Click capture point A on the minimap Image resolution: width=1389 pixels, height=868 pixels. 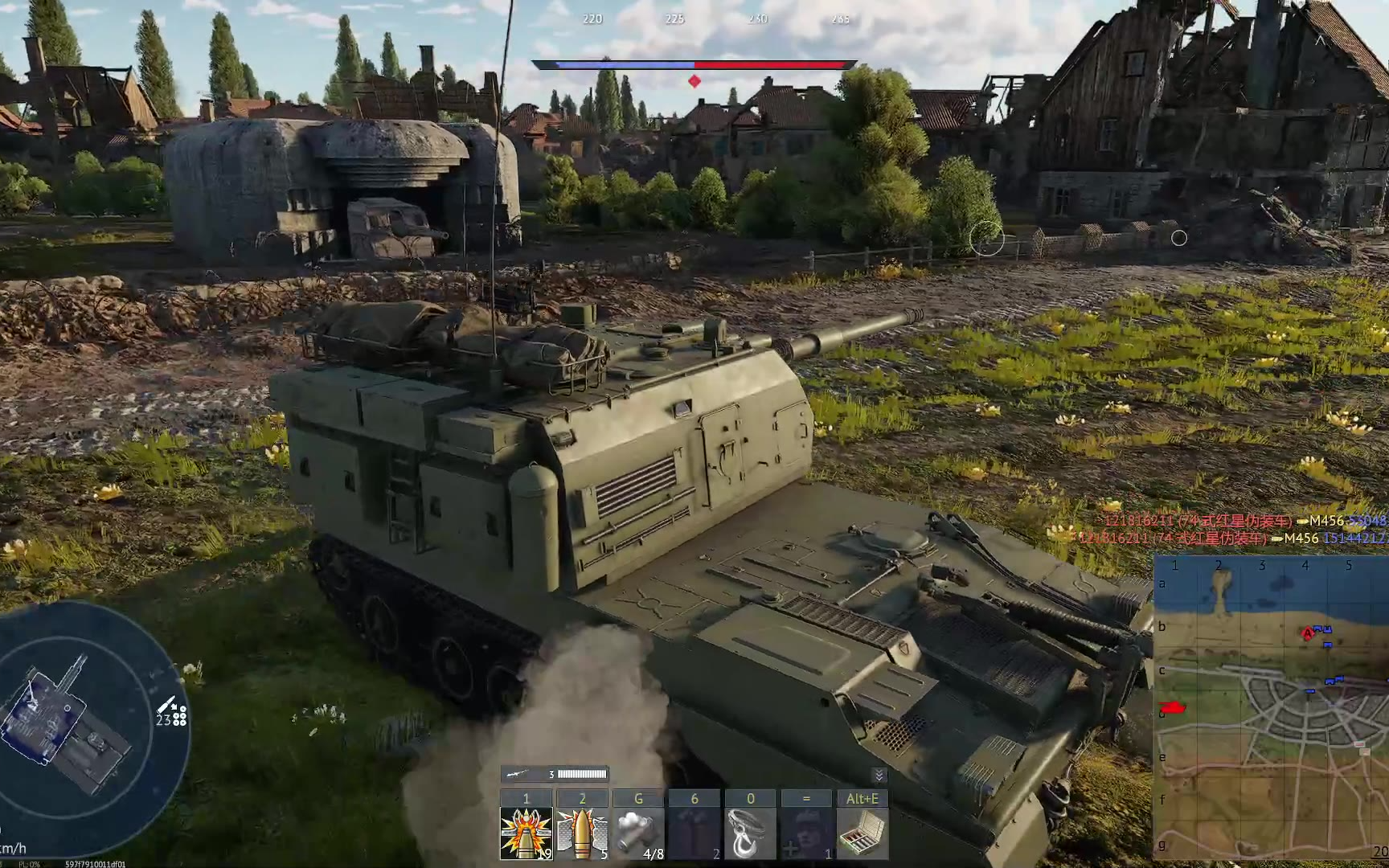(x=1308, y=634)
